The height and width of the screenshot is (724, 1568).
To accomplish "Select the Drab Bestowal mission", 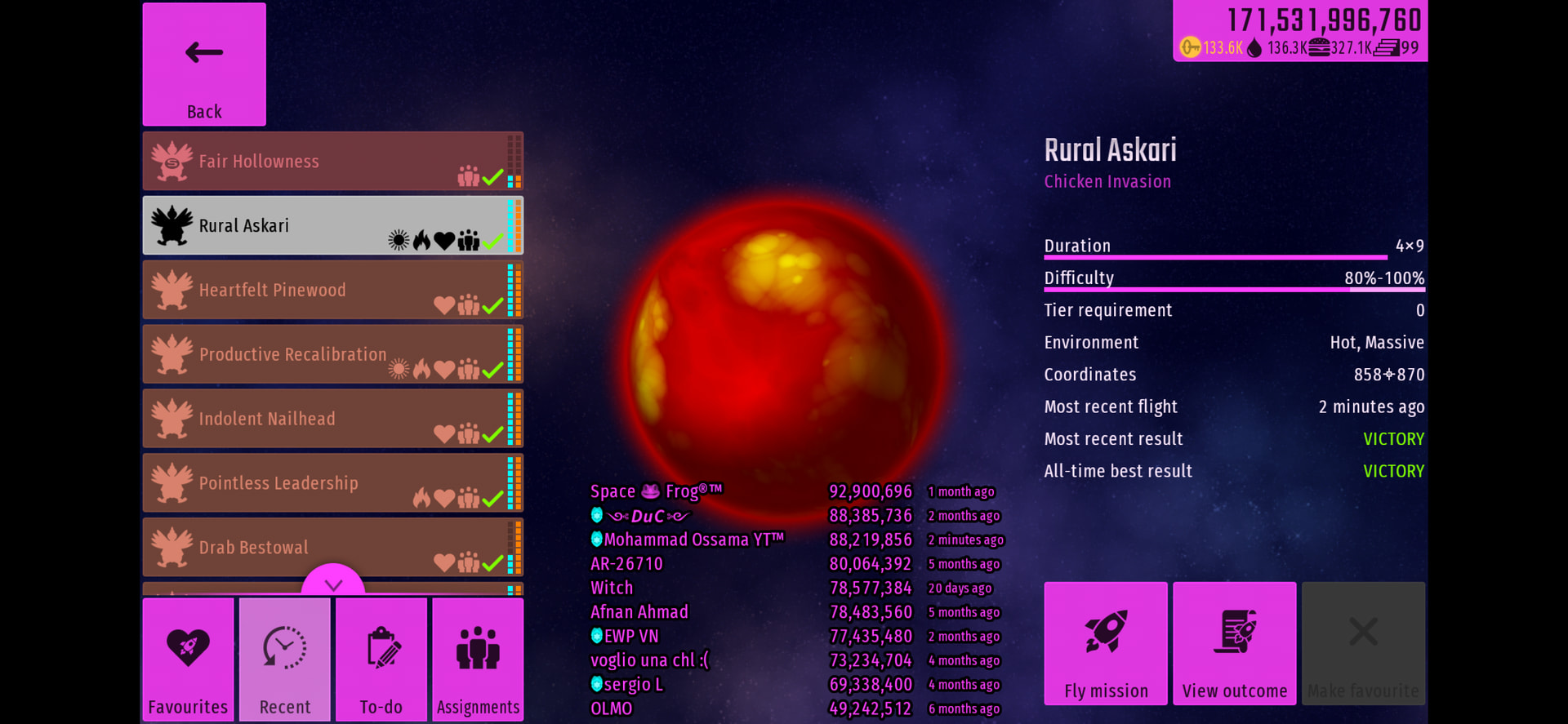I will [332, 547].
